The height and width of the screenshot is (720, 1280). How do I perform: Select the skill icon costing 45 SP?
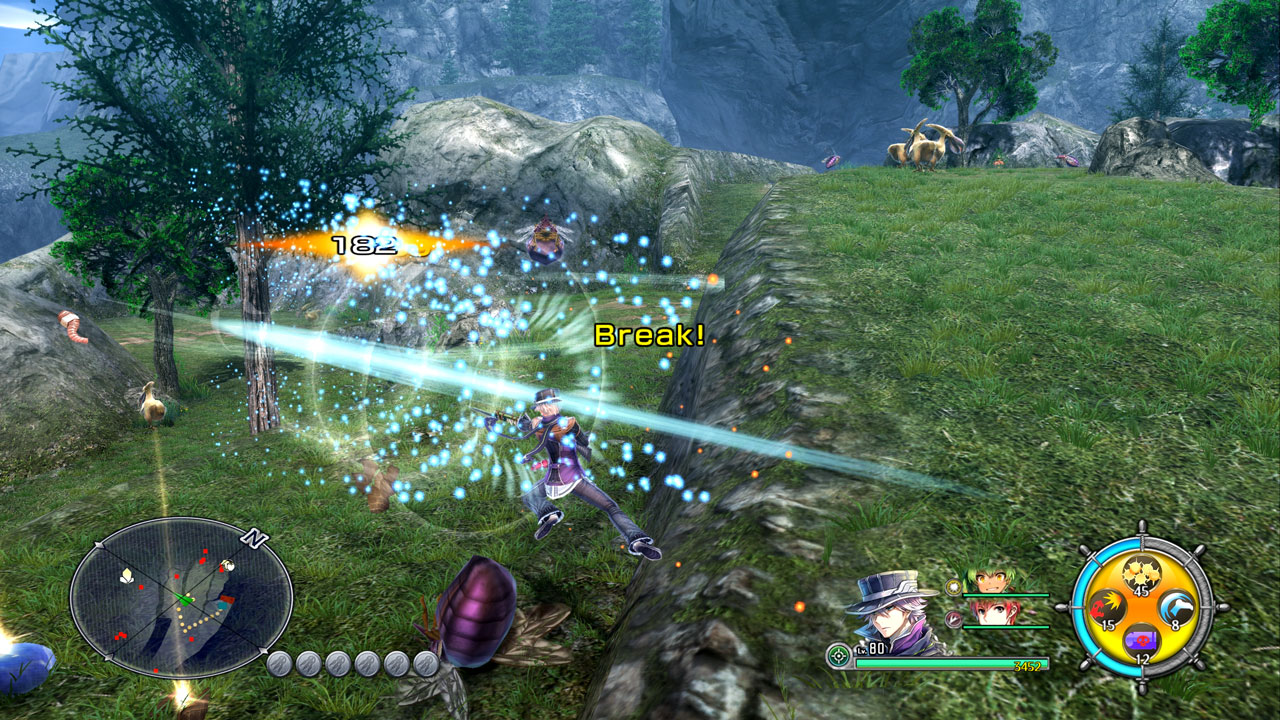[x=1141, y=574]
